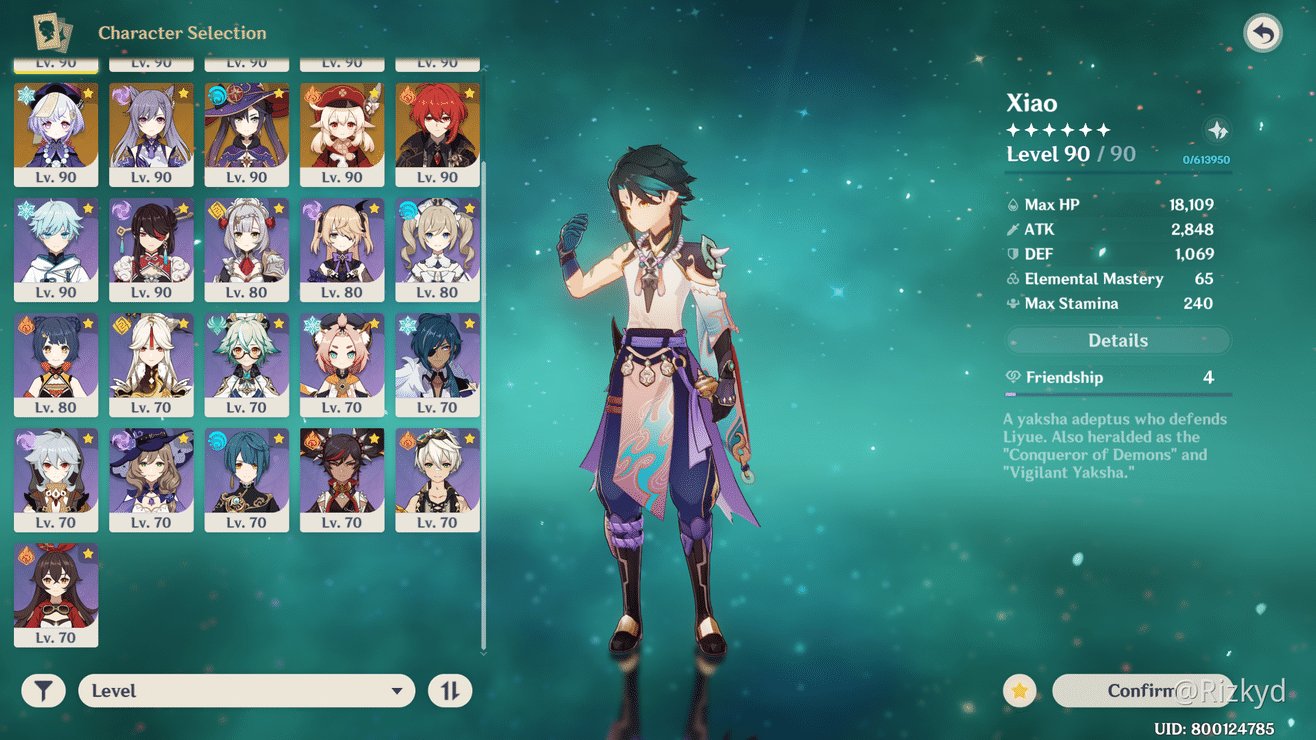
Task: Open the character filter funnel icon
Action: [x=42, y=690]
